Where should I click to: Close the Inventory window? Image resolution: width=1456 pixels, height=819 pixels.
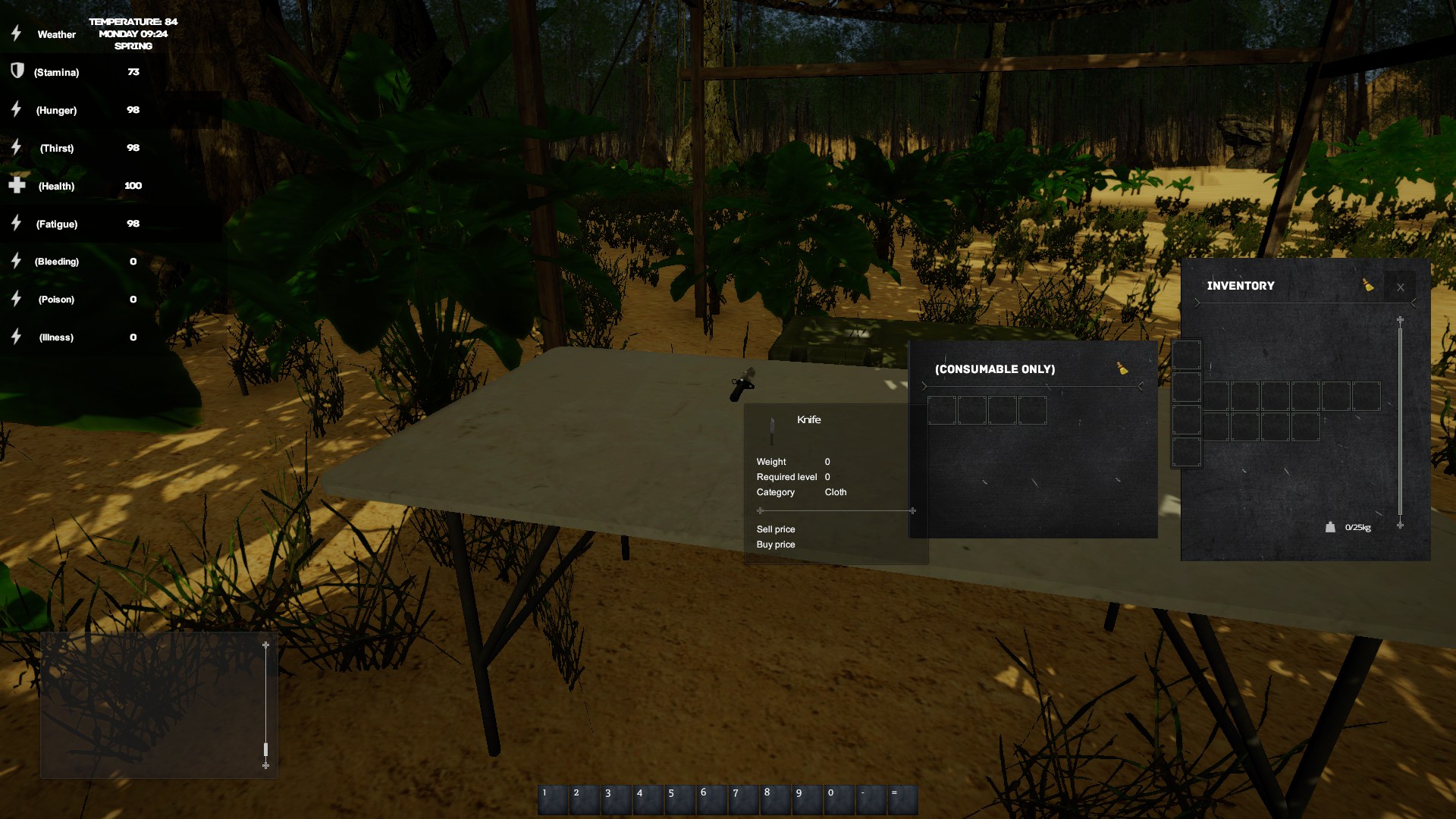(x=1400, y=287)
